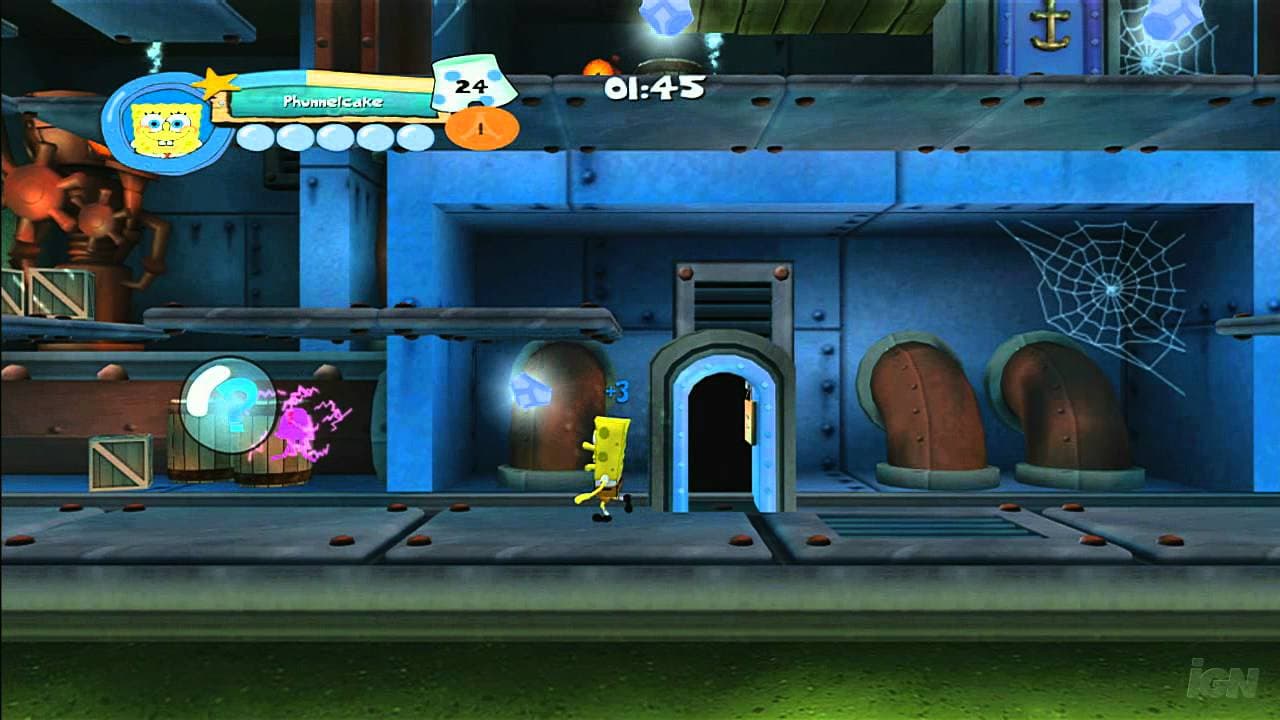1280x720 pixels.
Task: Select SpongeBob the player character
Action: coord(607,460)
